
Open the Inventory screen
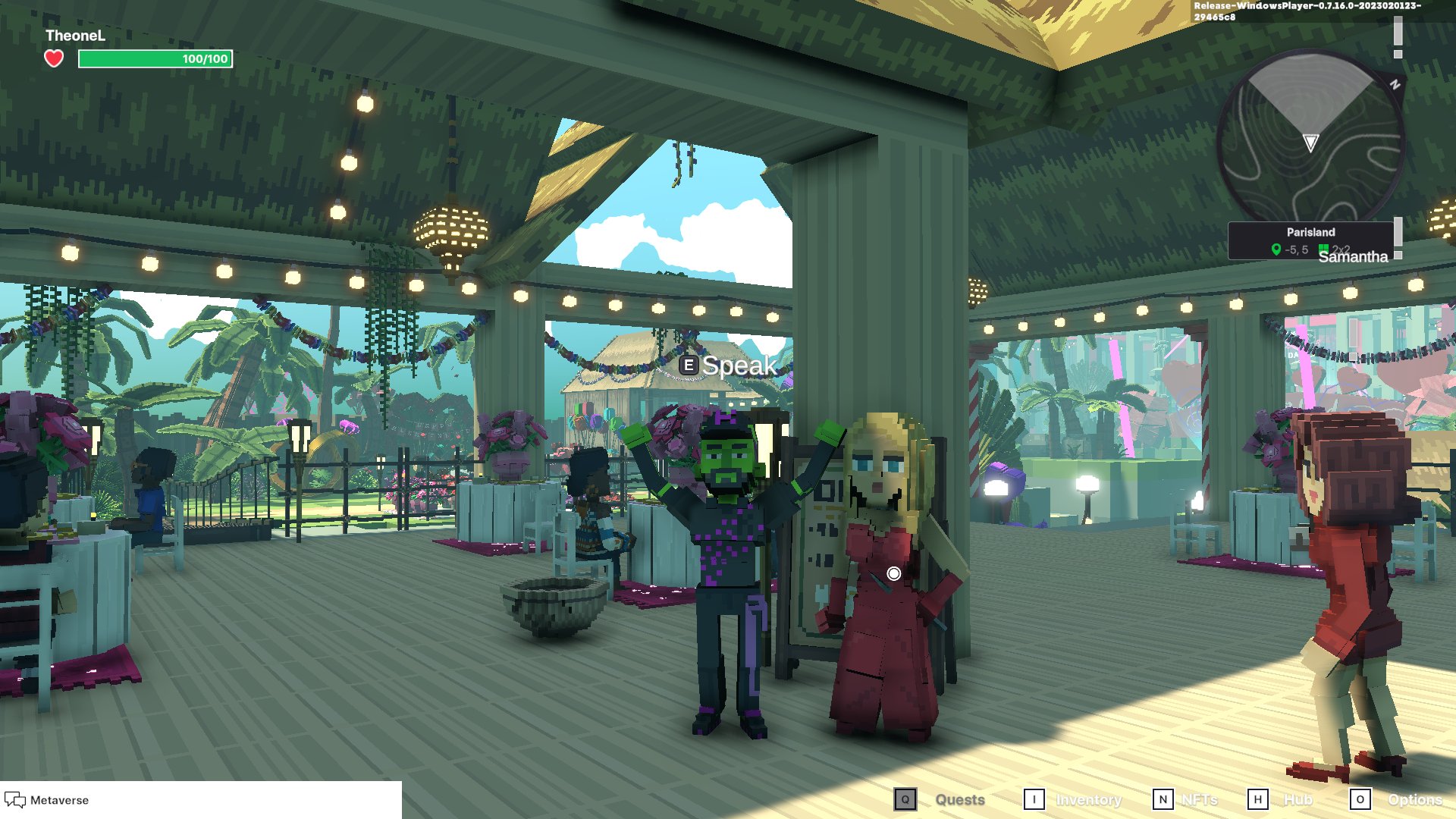[x=1090, y=799]
